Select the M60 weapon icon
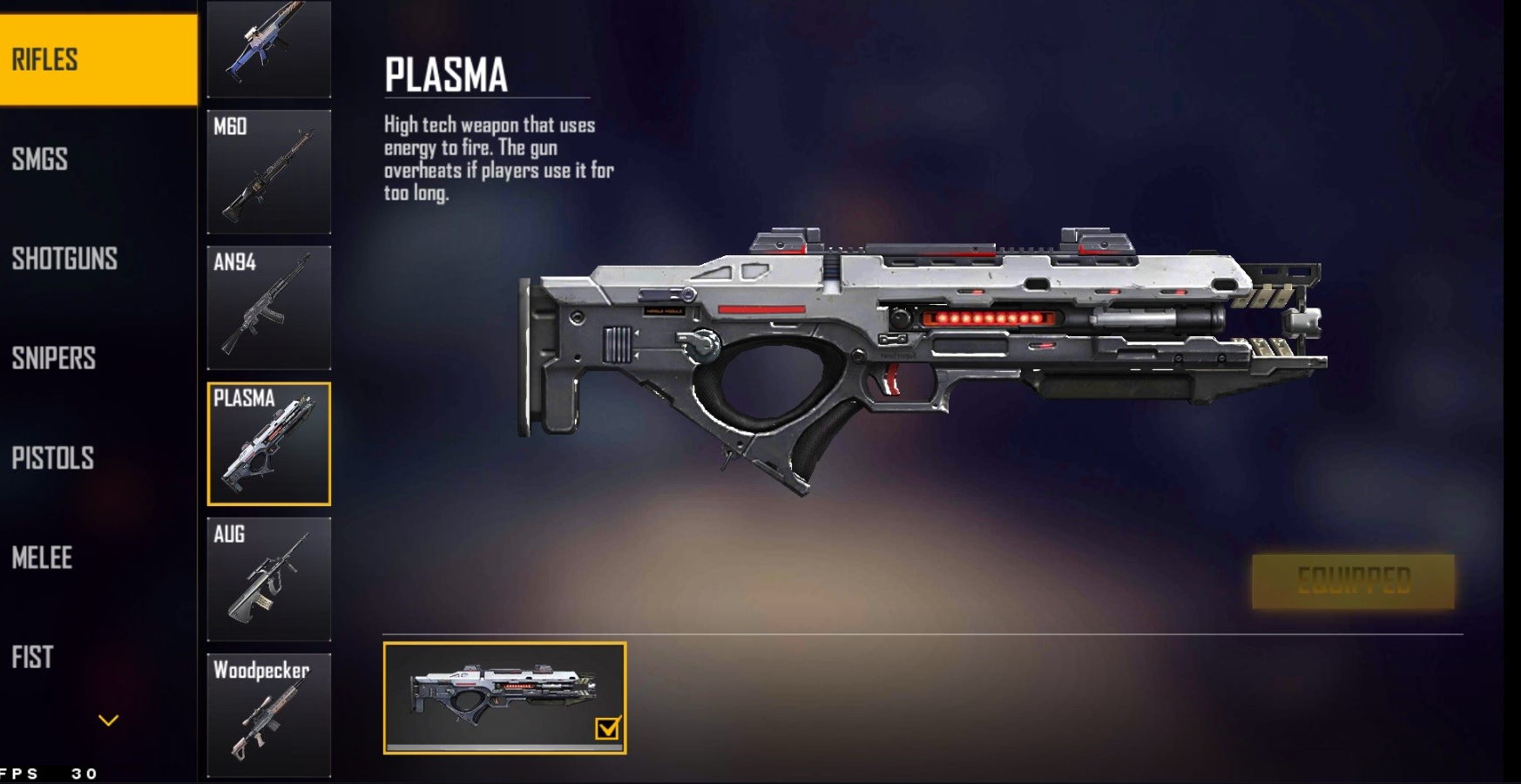Screen dimensions: 1521x784 (x=269, y=172)
